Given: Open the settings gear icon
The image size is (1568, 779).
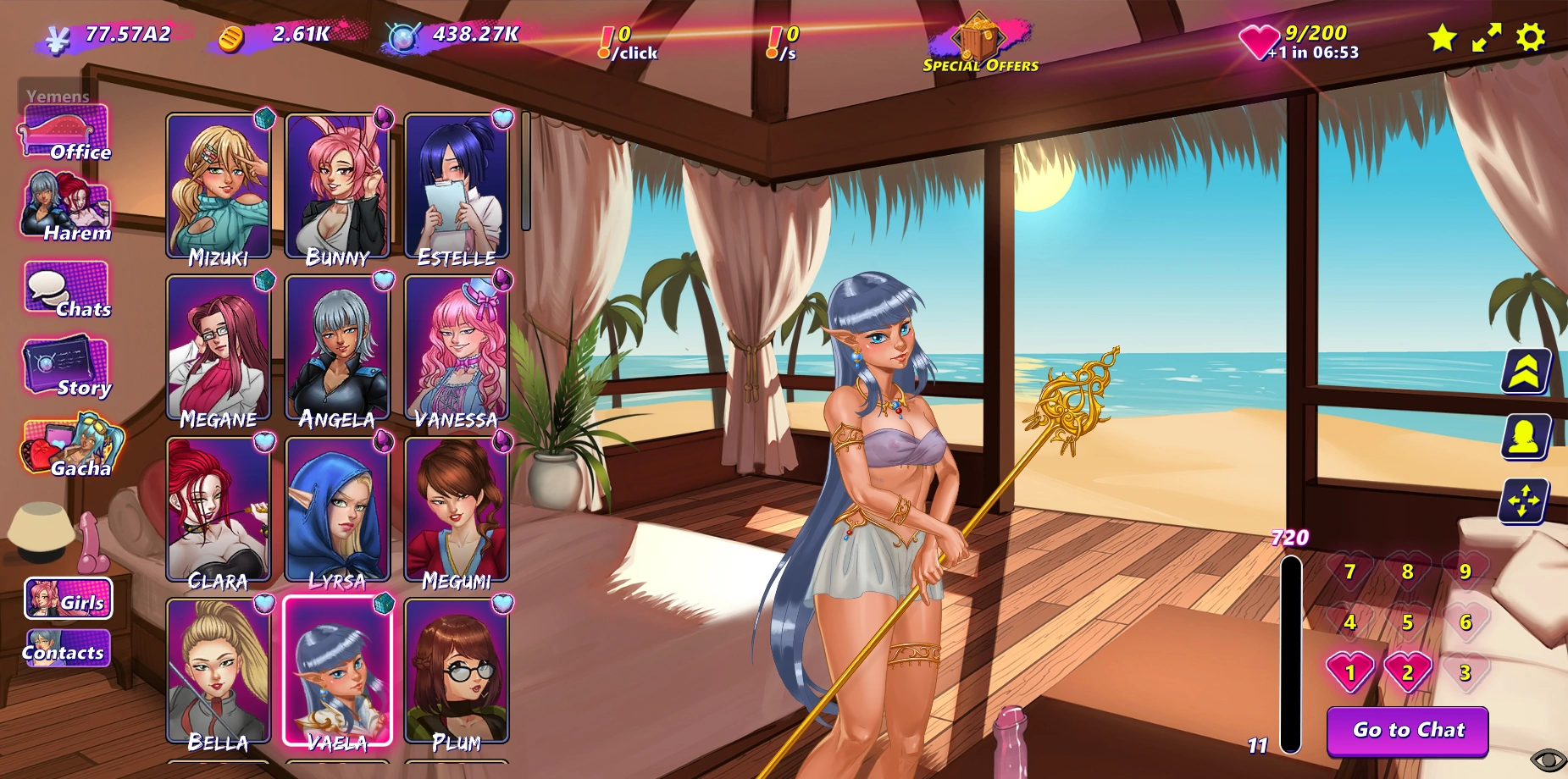Looking at the screenshot, I should (x=1530, y=37).
